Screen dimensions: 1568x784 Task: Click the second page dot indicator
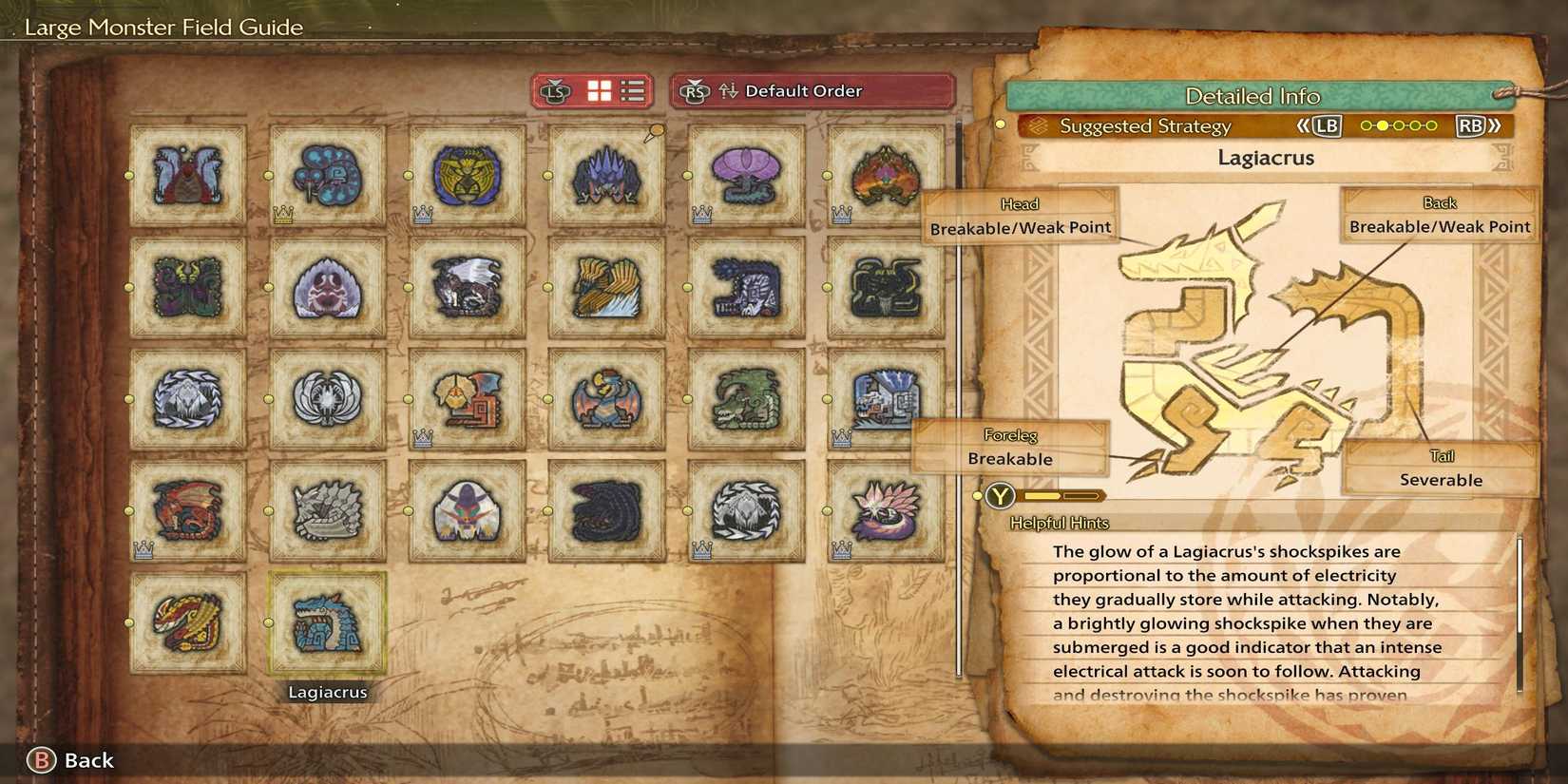point(1383,124)
